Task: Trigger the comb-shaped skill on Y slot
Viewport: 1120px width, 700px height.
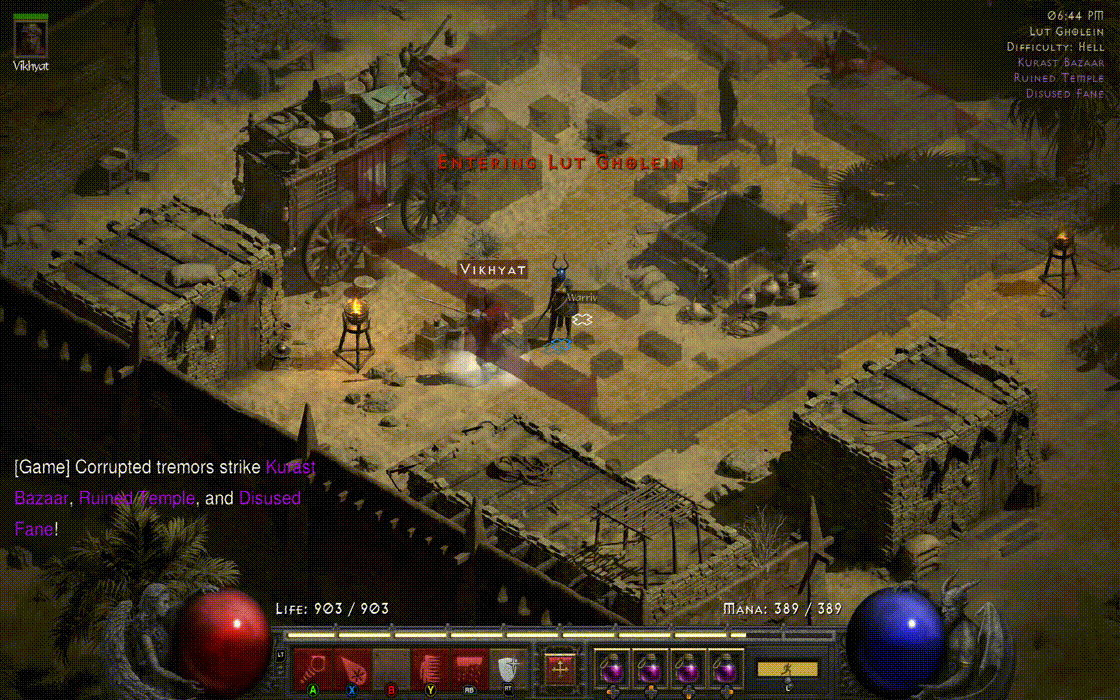Action: [431, 667]
